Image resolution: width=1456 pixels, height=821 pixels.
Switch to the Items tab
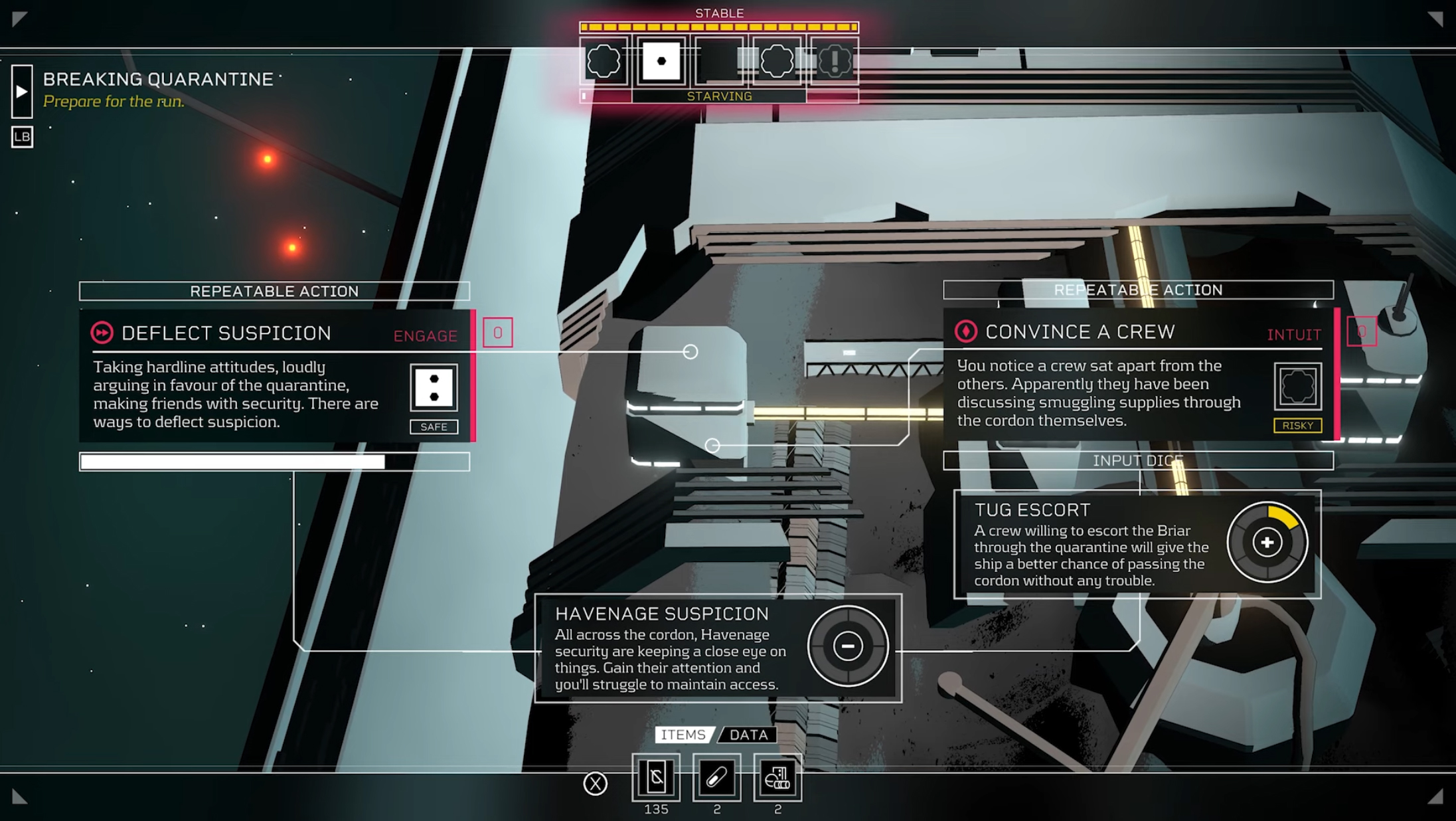point(683,735)
